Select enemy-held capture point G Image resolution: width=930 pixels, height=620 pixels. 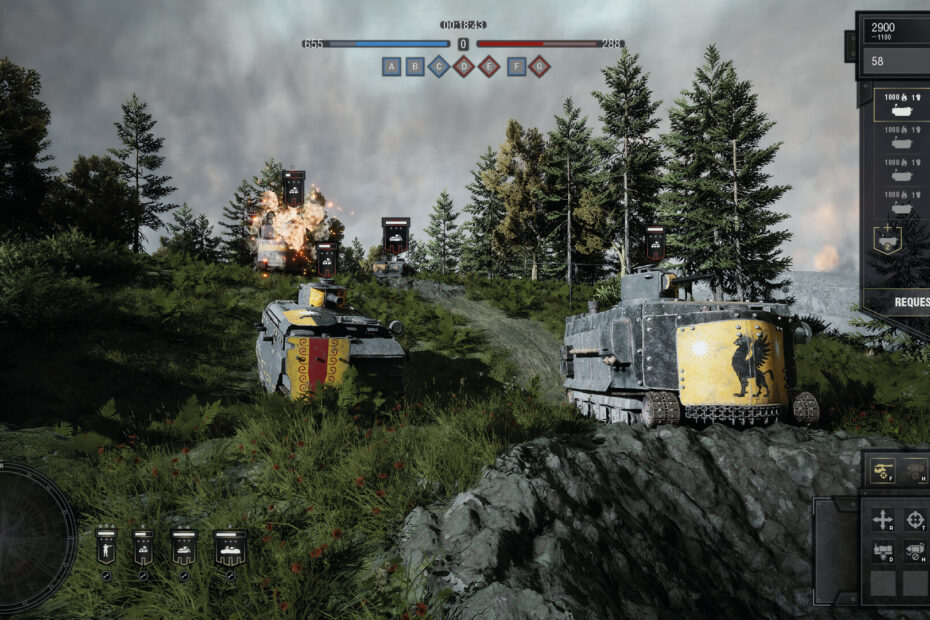(x=540, y=67)
